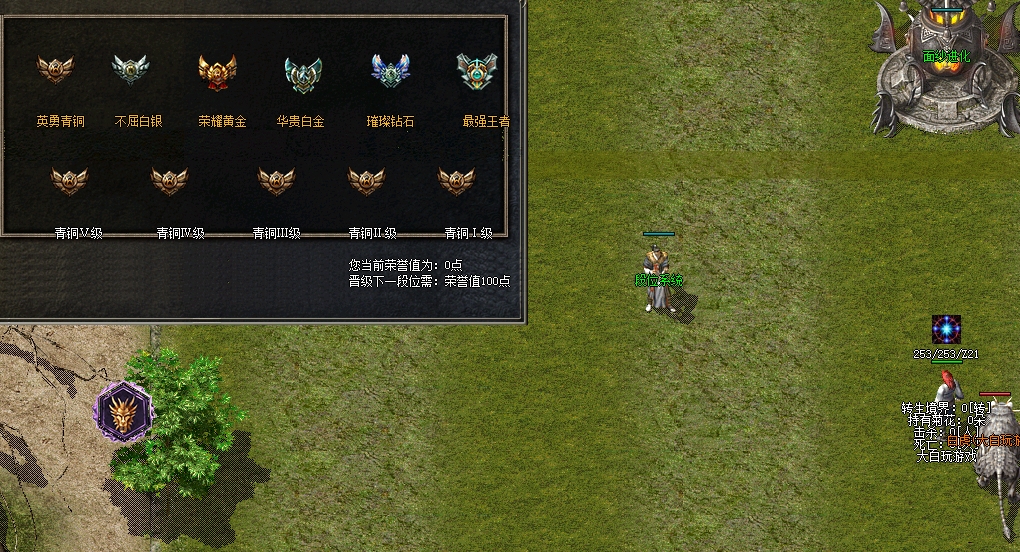Click the 青铜I级 sub-rank badge
Screen dimensions: 1020x552
tap(457, 181)
